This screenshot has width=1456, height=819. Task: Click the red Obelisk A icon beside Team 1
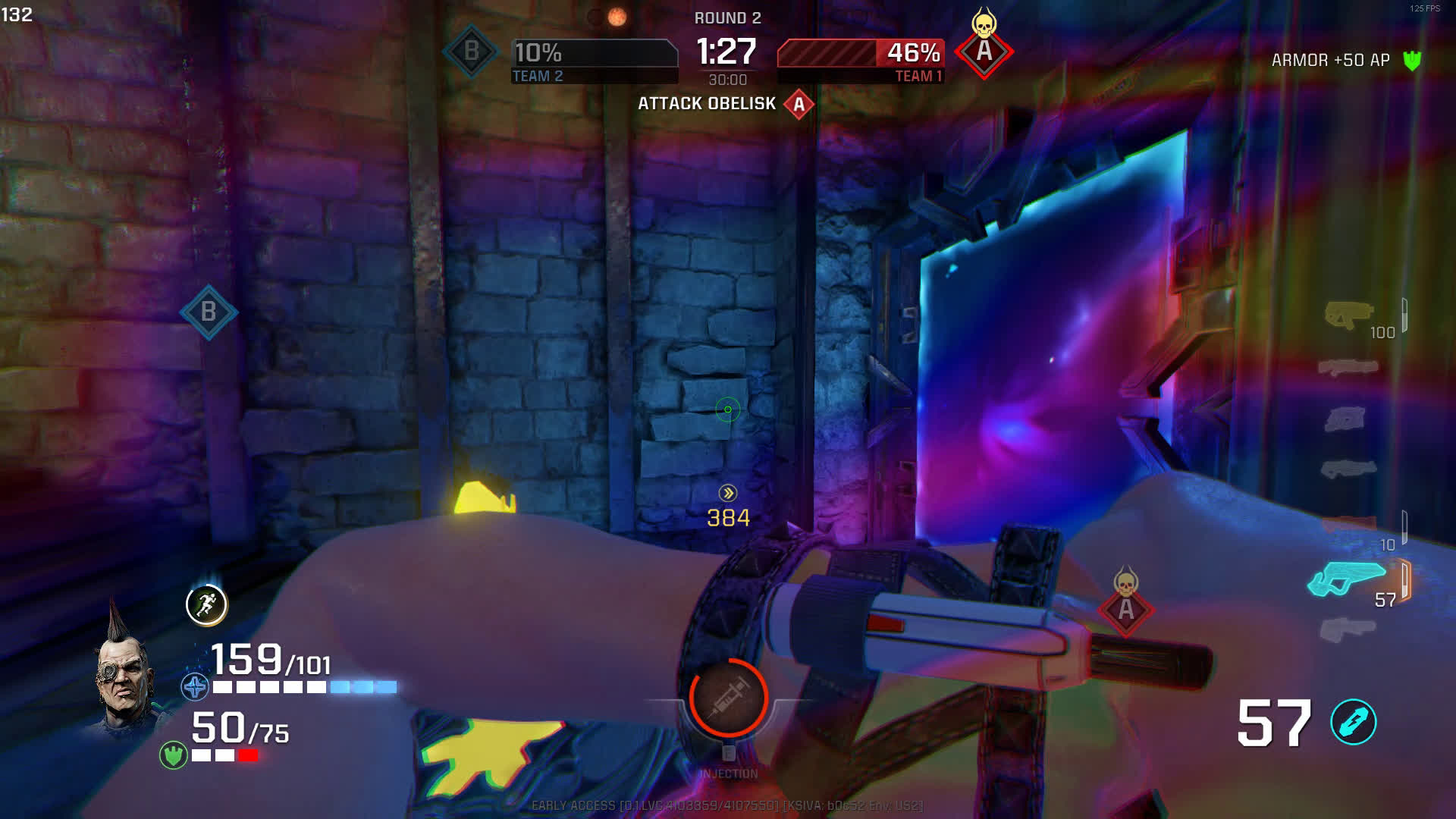pos(984,52)
